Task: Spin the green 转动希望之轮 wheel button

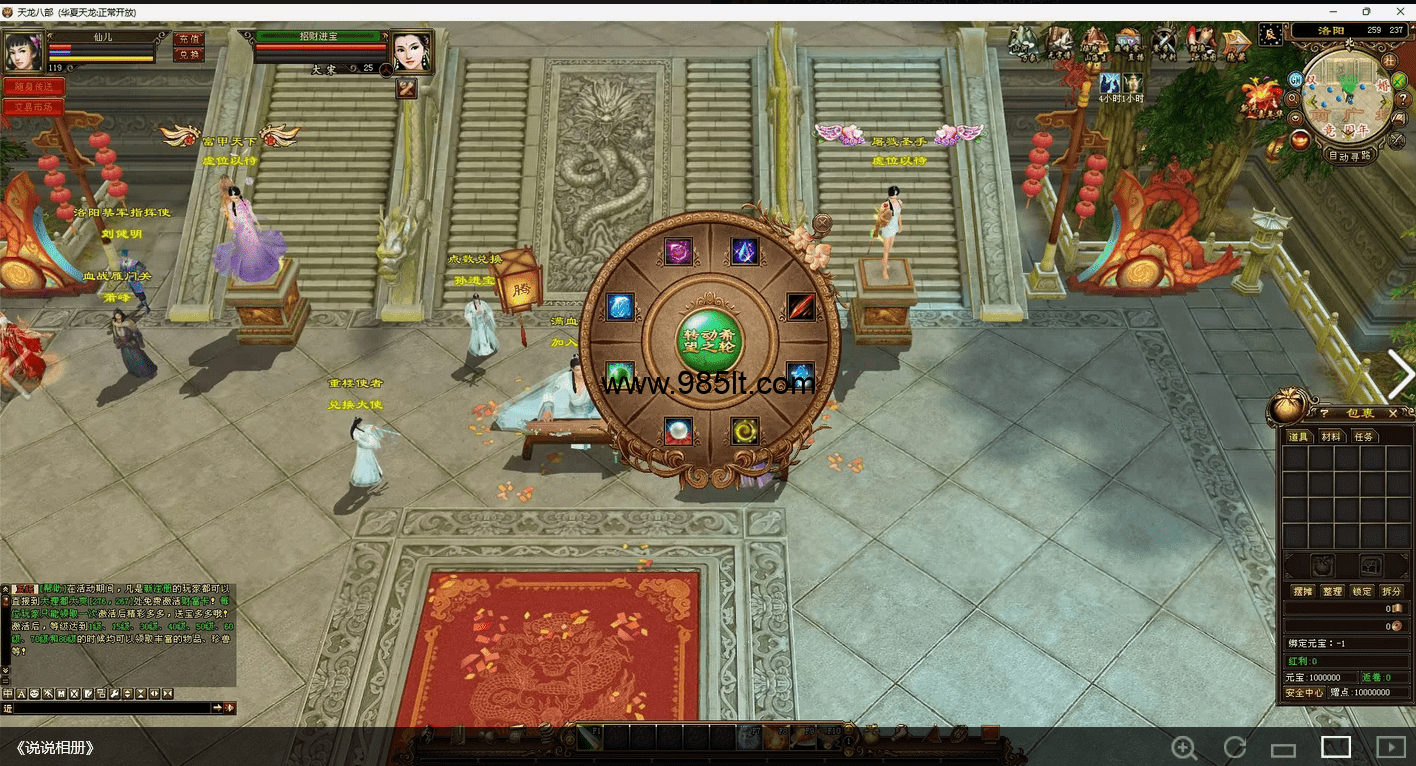Action: coord(709,340)
